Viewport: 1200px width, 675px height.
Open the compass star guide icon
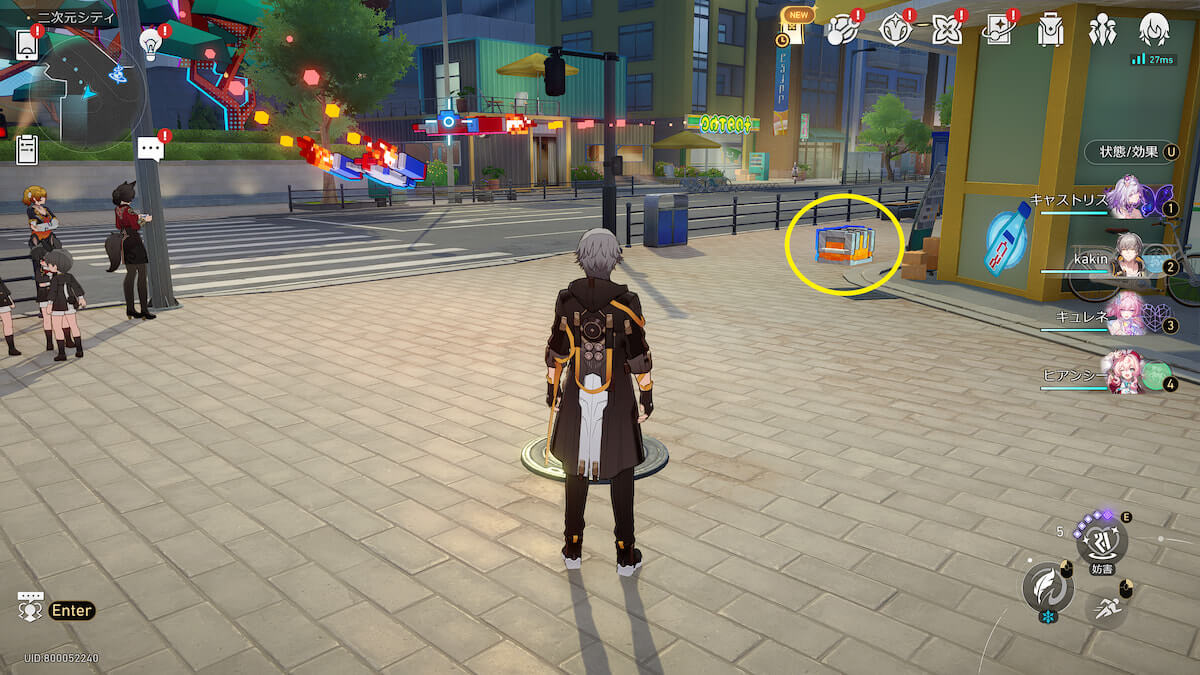coord(894,30)
